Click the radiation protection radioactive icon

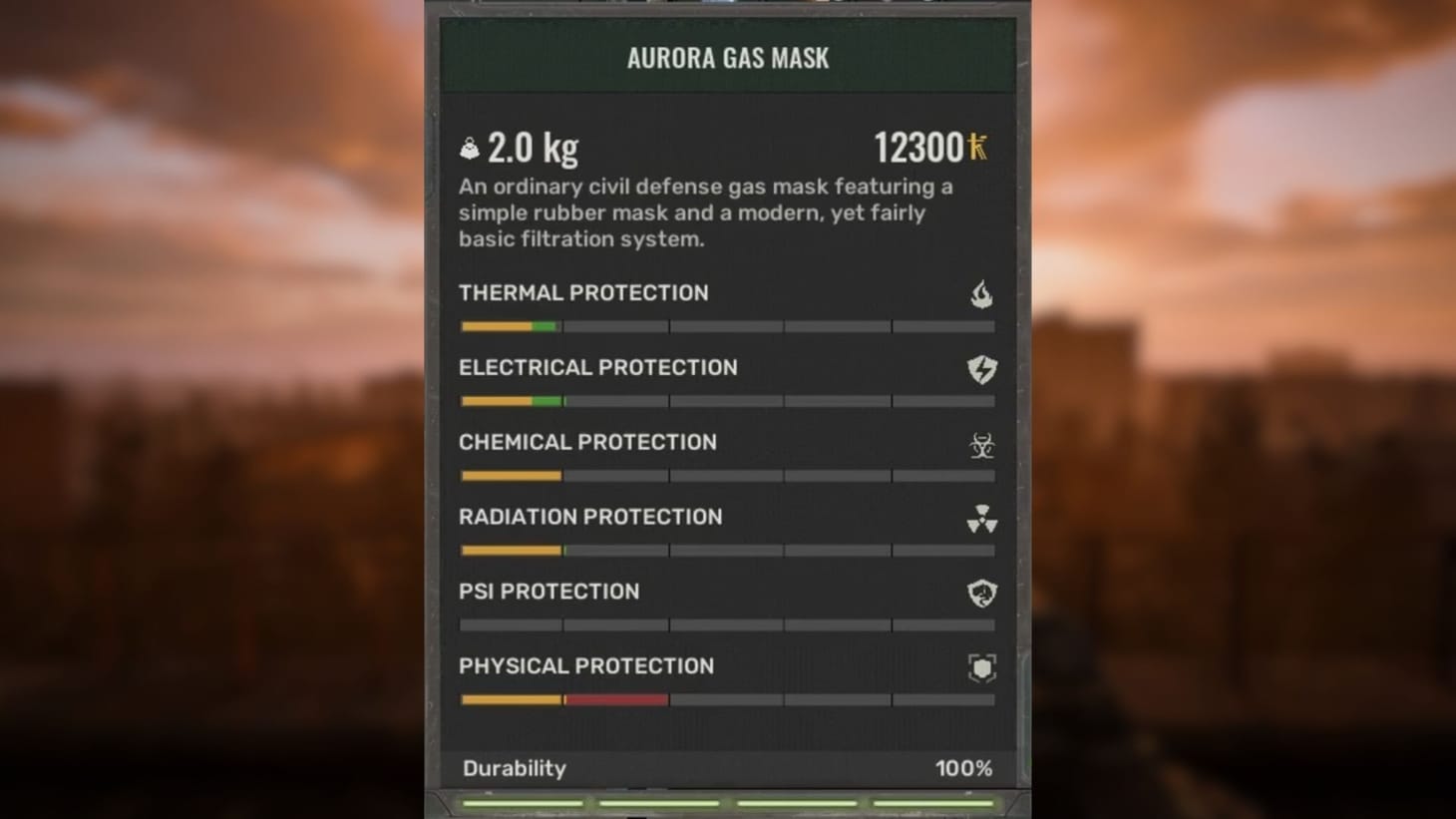[981, 518]
